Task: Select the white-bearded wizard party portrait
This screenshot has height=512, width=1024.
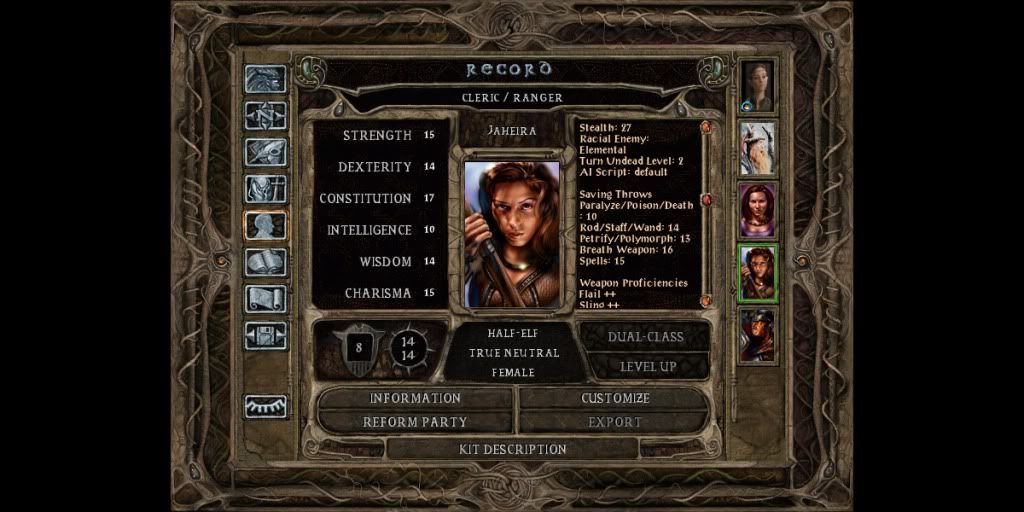Action: pyautogui.click(x=757, y=148)
